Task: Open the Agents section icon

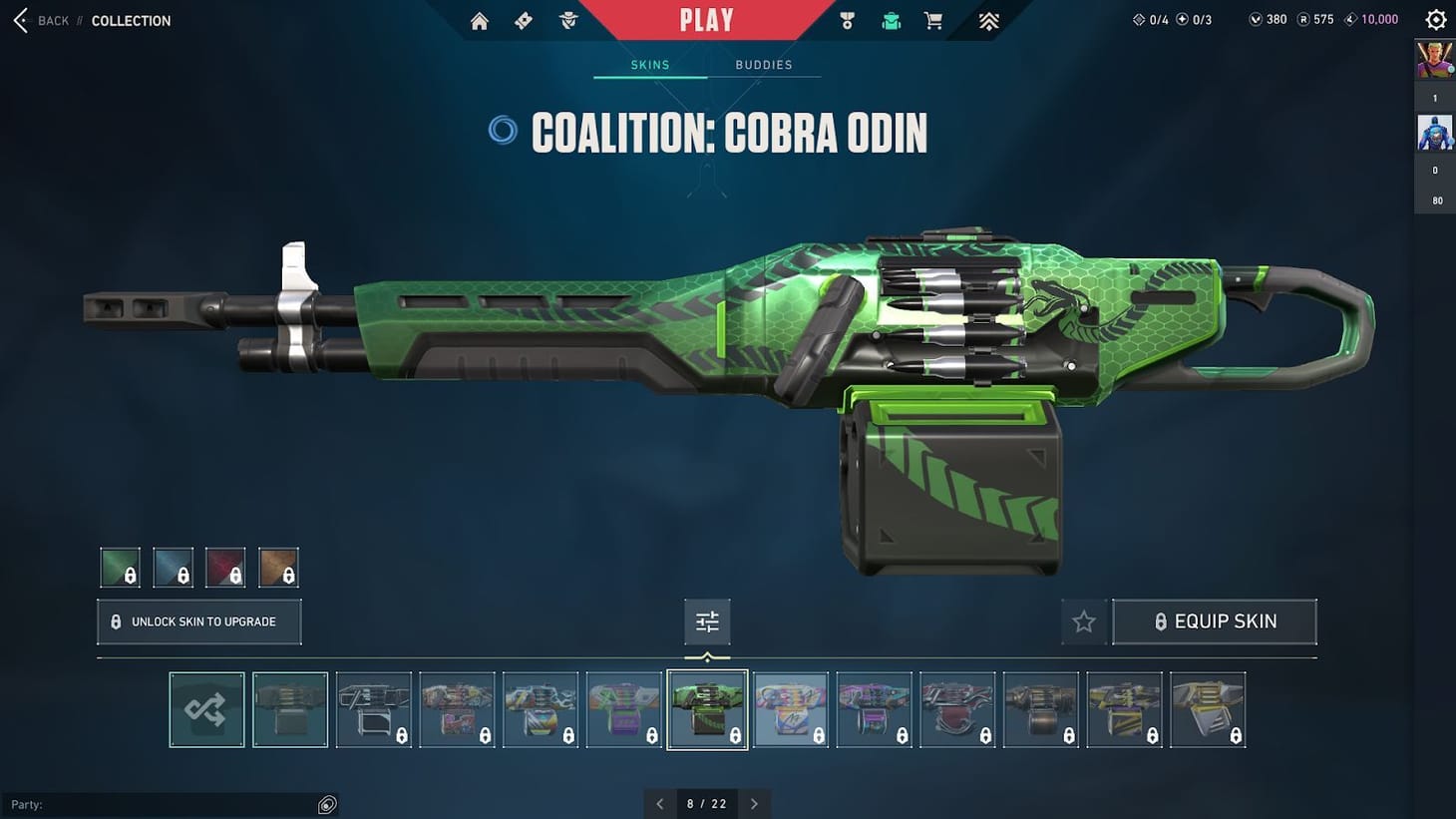Action: 568,20
